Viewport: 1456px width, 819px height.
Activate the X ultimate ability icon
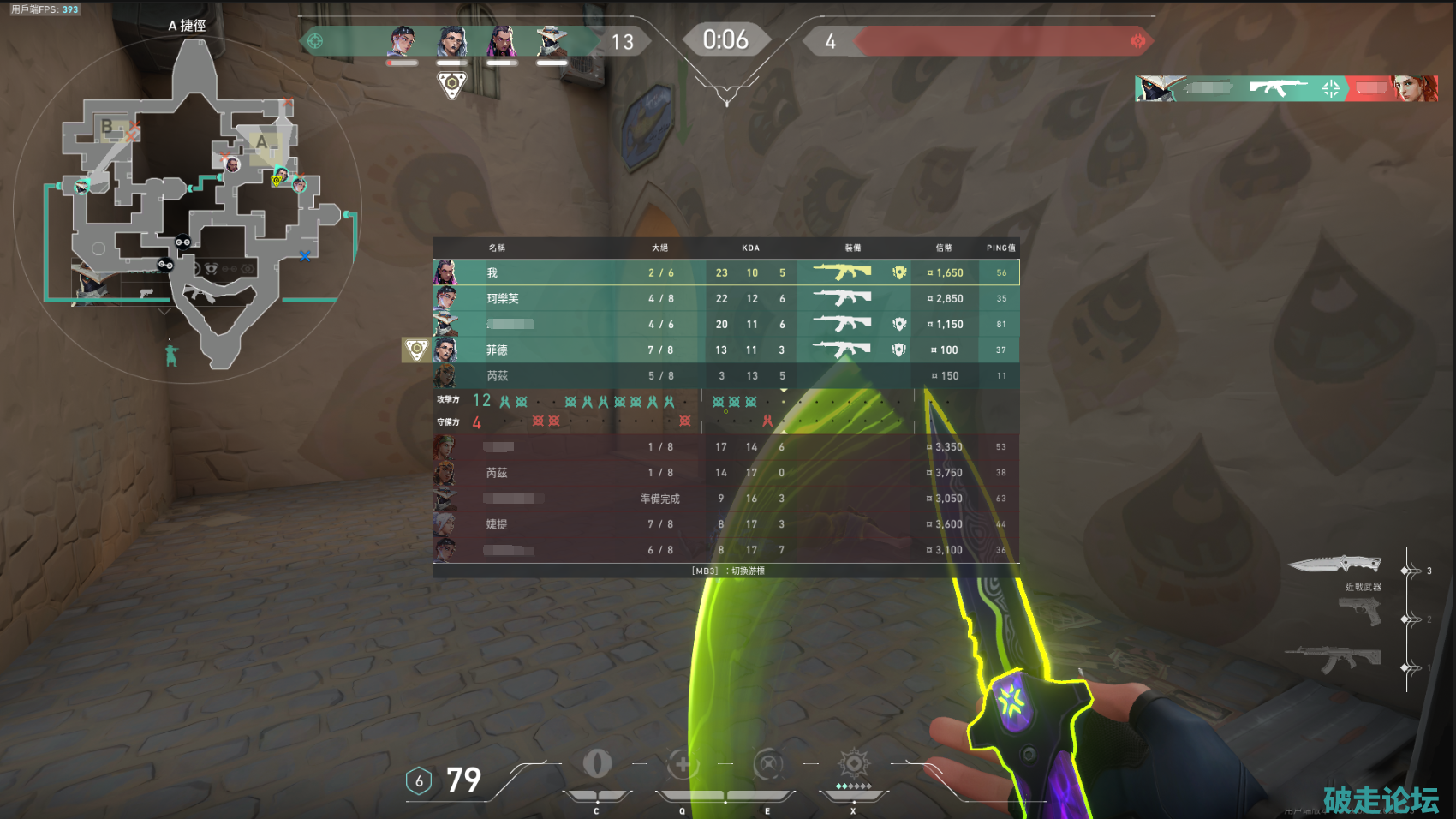pyautogui.click(x=853, y=762)
